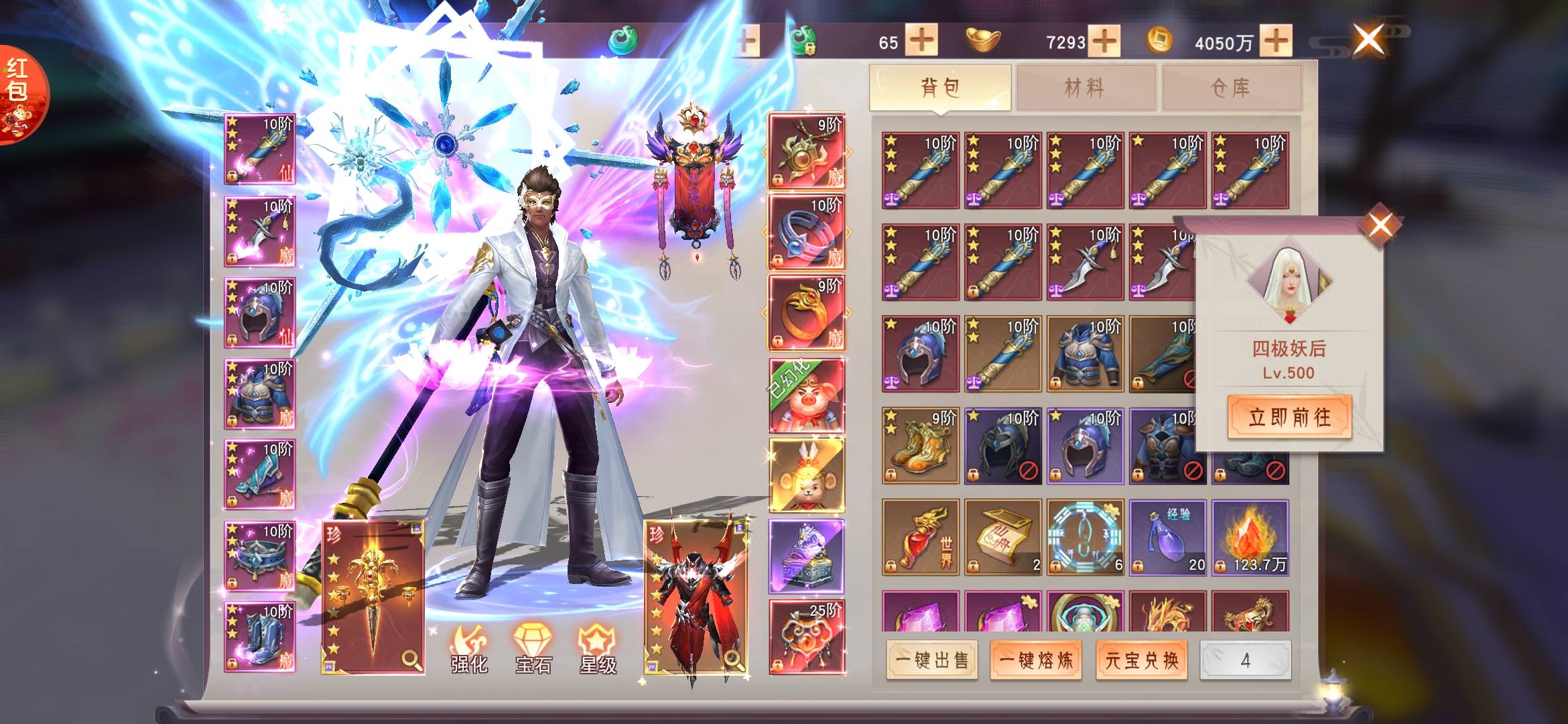Select the 背包 backpack tab
The width and height of the screenshot is (1568, 724).
coord(940,88)
